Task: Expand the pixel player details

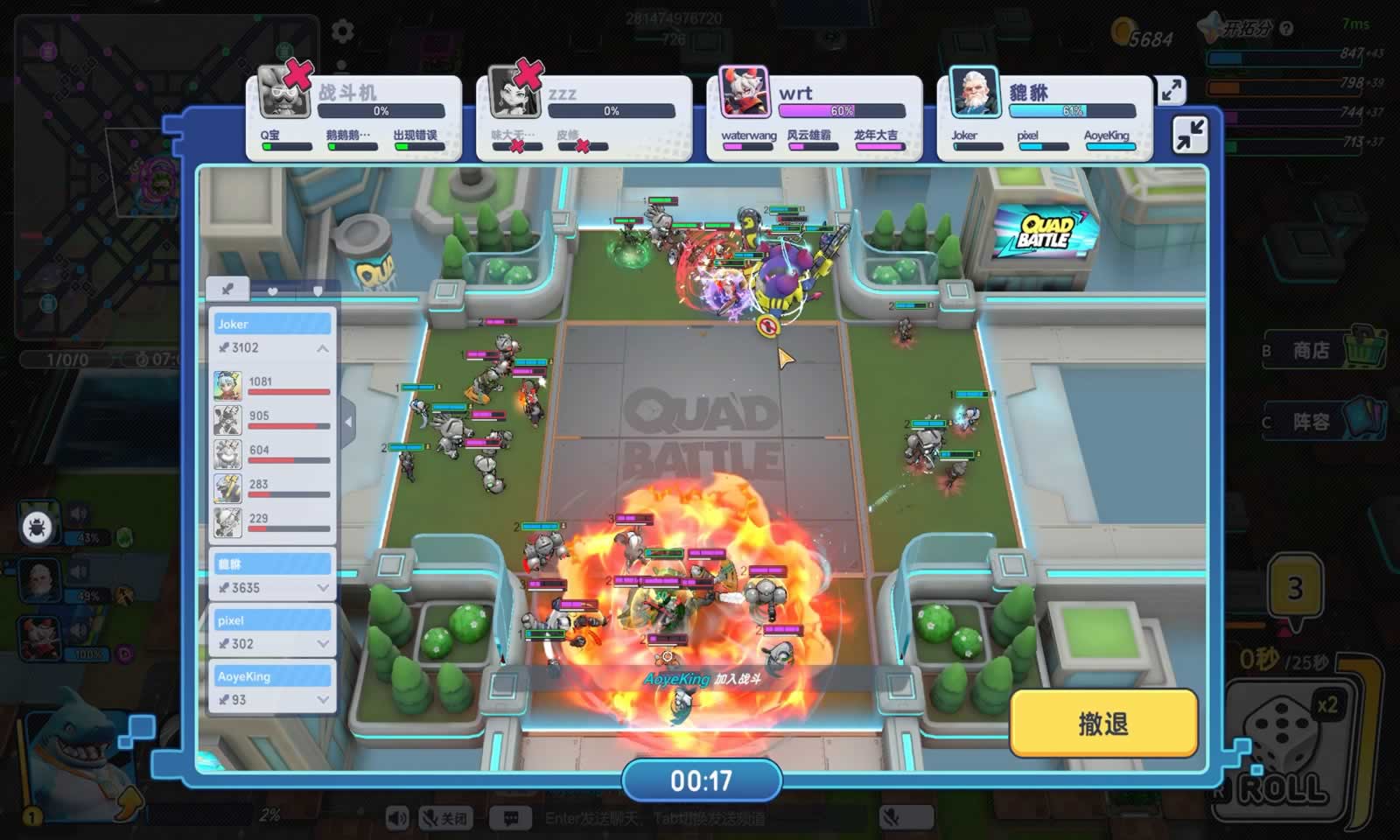Action: (x=325, y=644)
